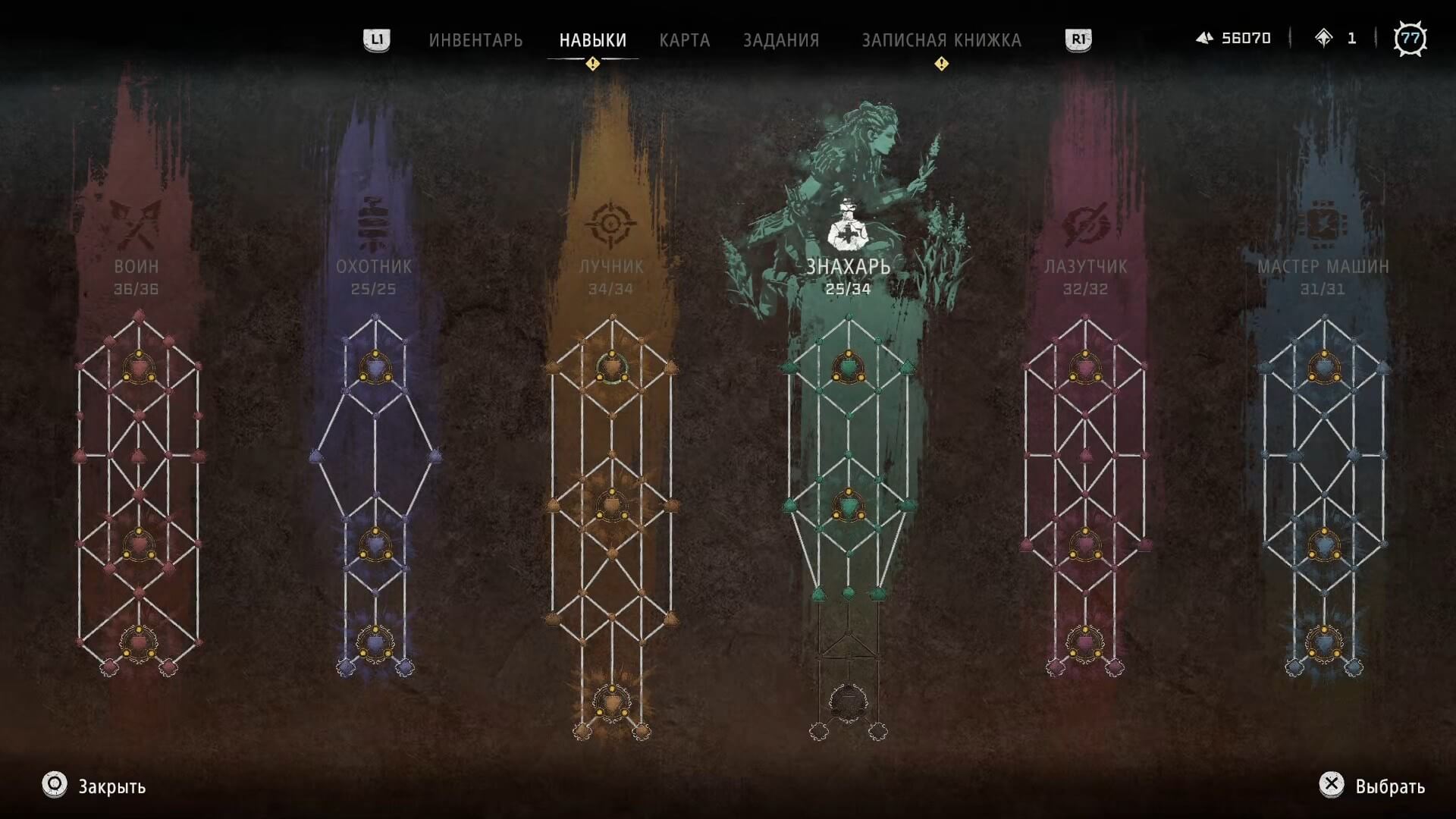Viewport: 1456px width, 819px height.
Task: Pick the Знахарь skill tree
Action: (x=848, y=266)
